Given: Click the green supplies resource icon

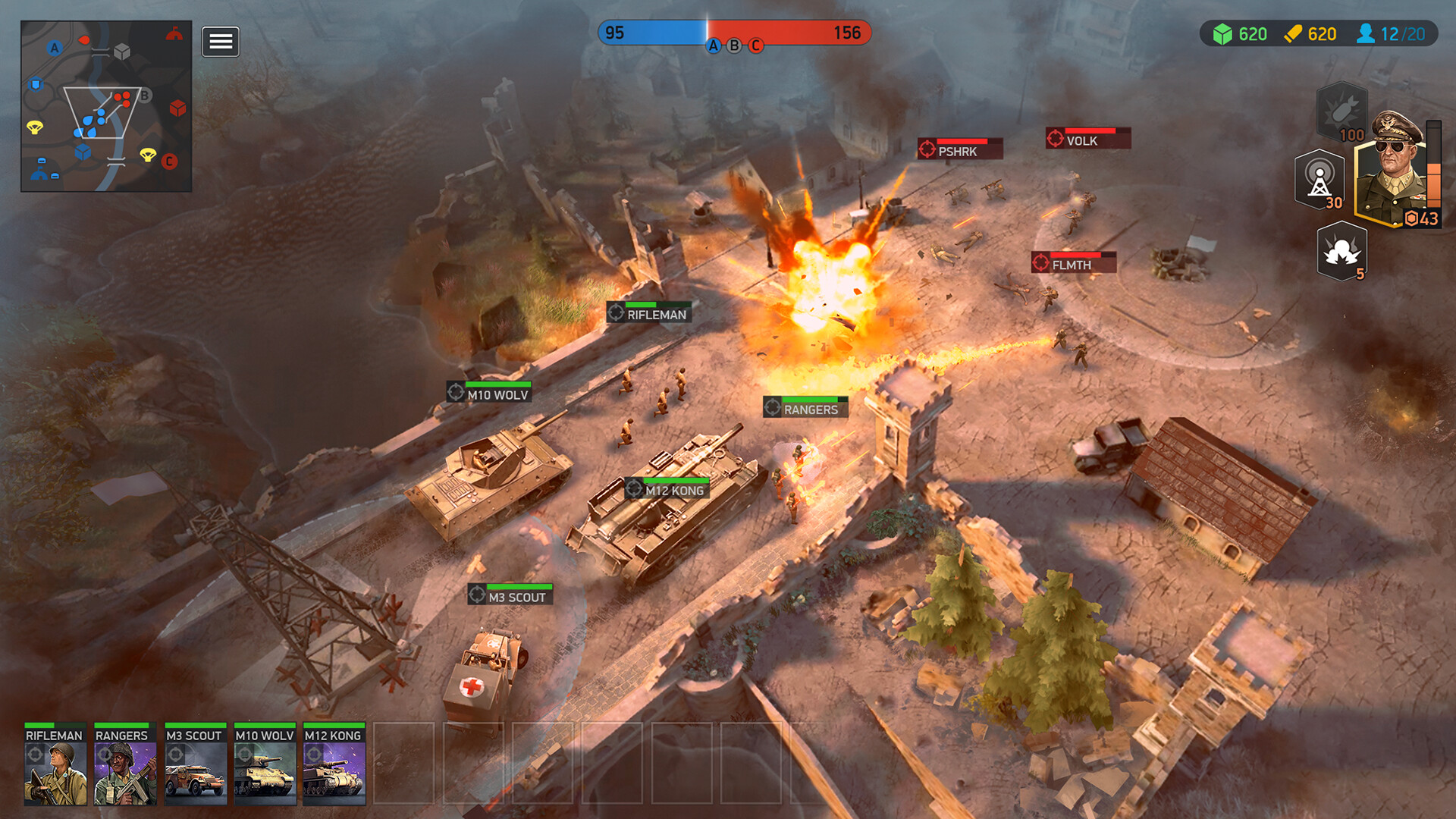Looking at the screenshot, I should tap(1224, 33).
